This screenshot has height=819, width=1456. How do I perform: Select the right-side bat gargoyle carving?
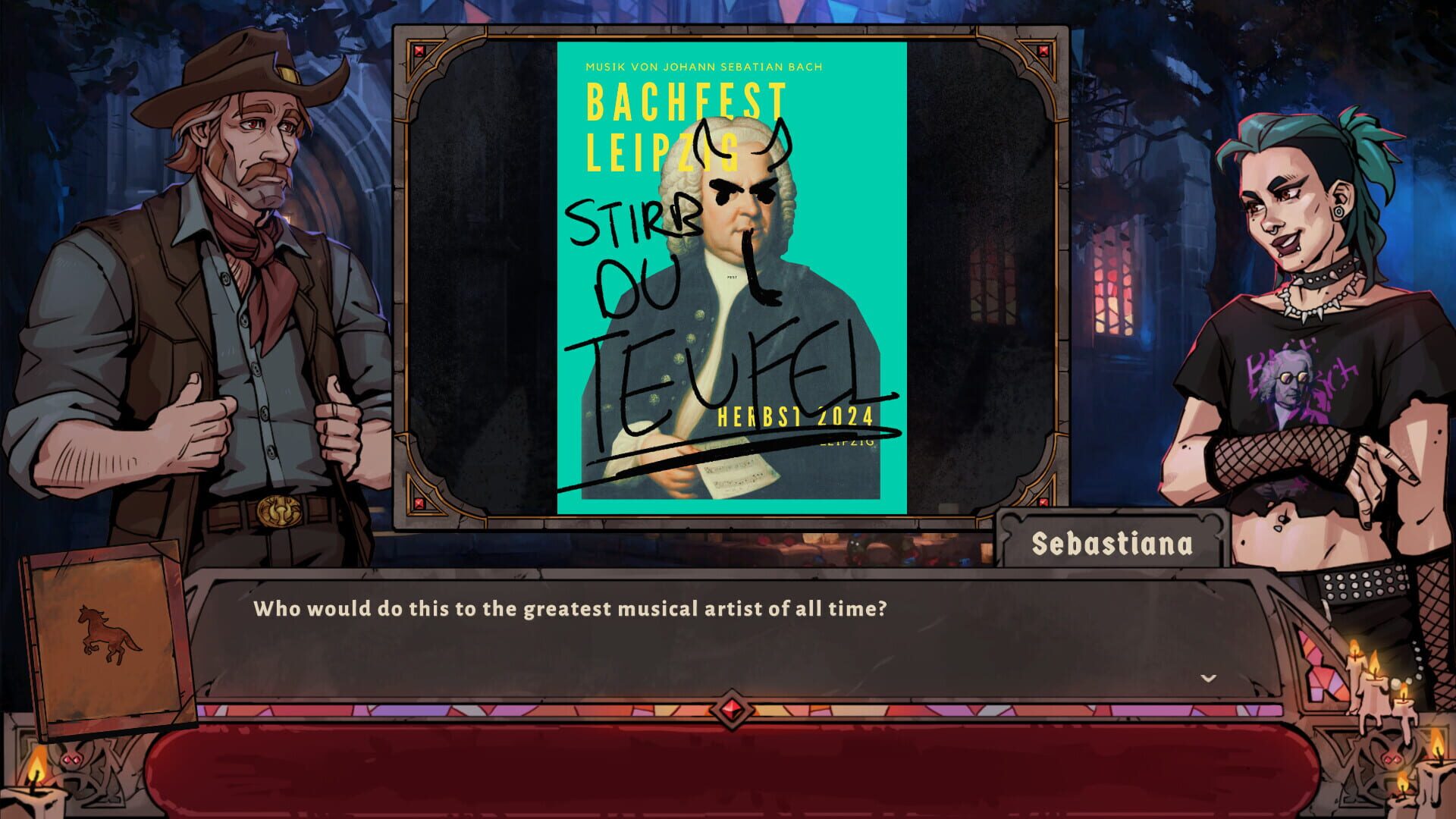[1392, 758]
